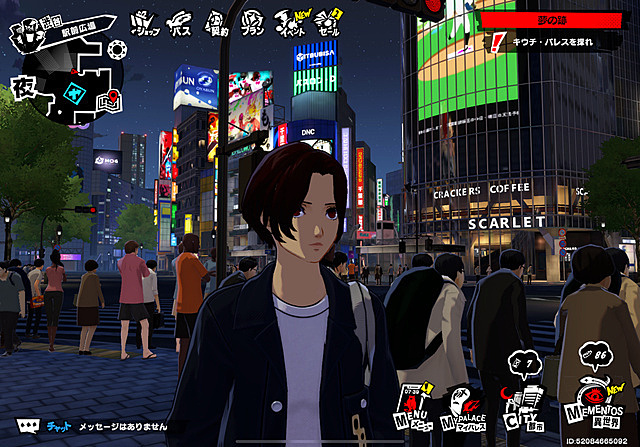Open the 契約 (Contract) icon
Viewport: 640px width, 447px height.
pos(217,21)
